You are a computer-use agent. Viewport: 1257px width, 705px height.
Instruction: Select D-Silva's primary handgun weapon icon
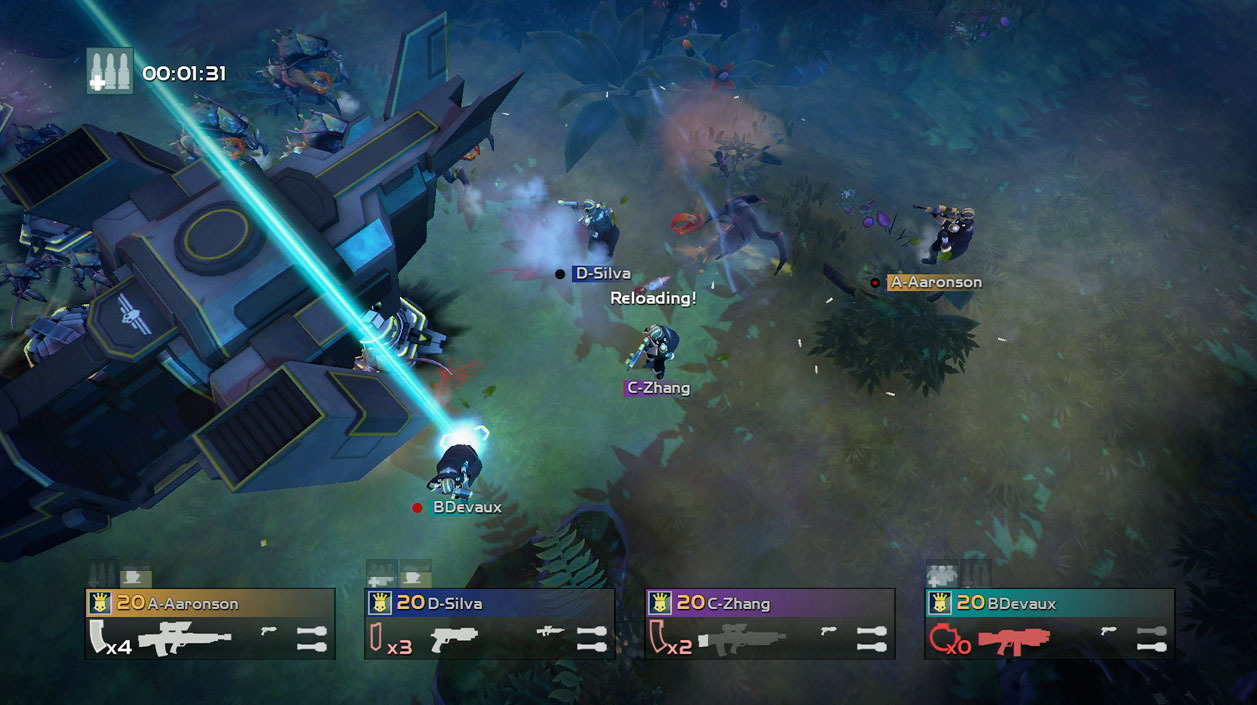point(453,639)
